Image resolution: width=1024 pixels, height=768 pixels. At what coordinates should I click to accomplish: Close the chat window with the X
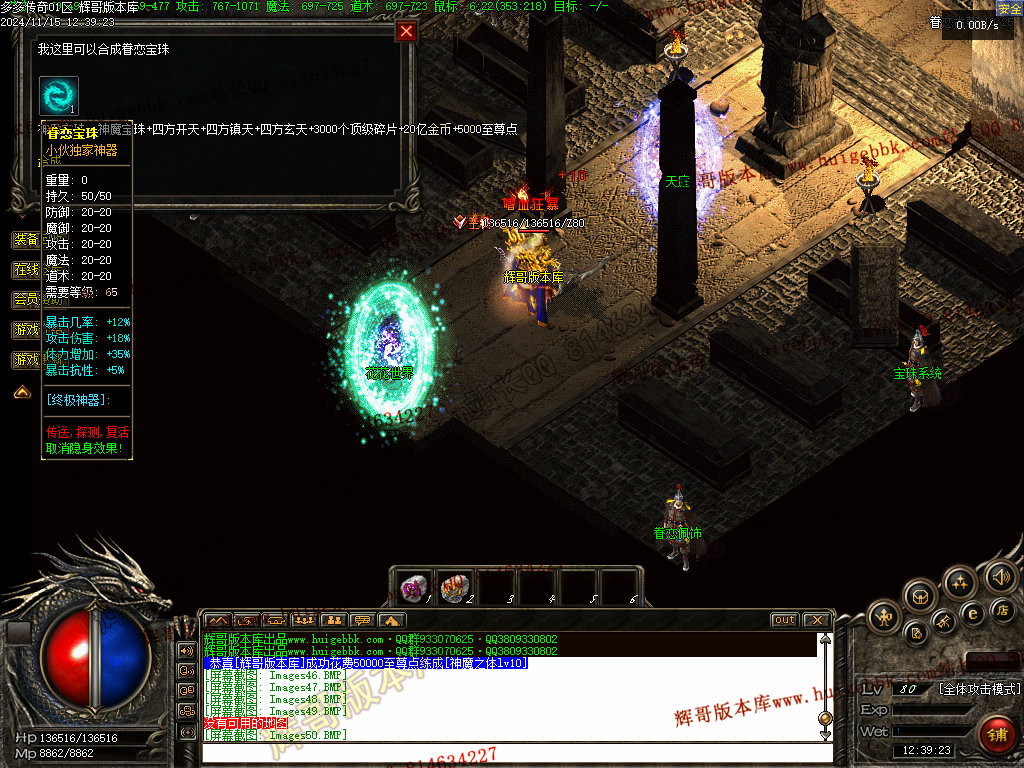tap(816, 620)
